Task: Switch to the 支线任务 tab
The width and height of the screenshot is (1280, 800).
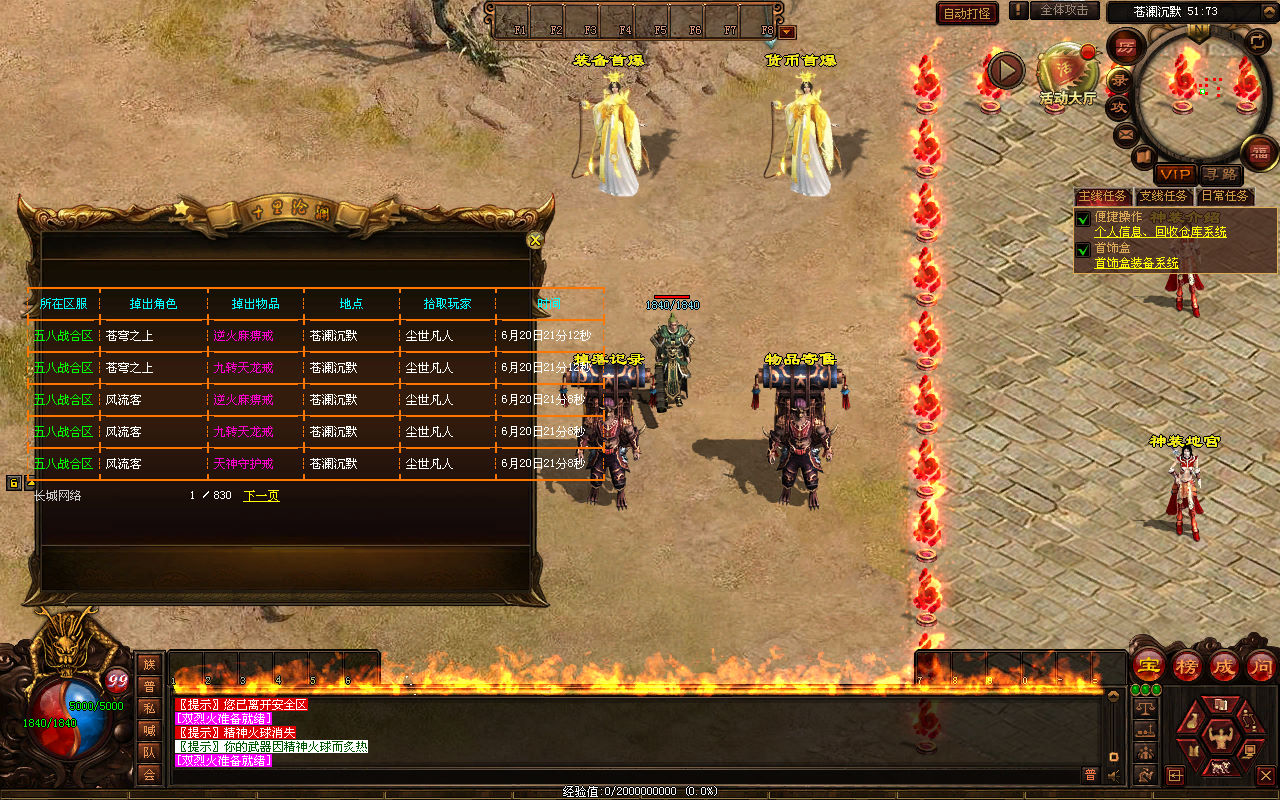Action: coord(1164,196)
